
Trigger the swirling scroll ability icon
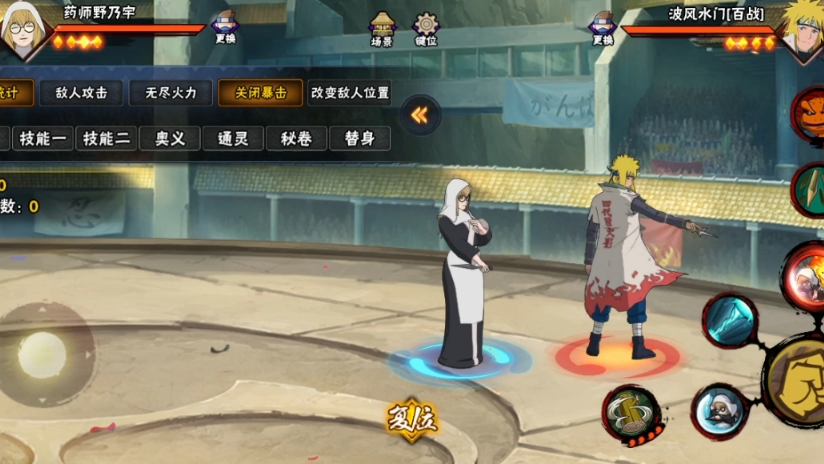(x=632, y=411)
